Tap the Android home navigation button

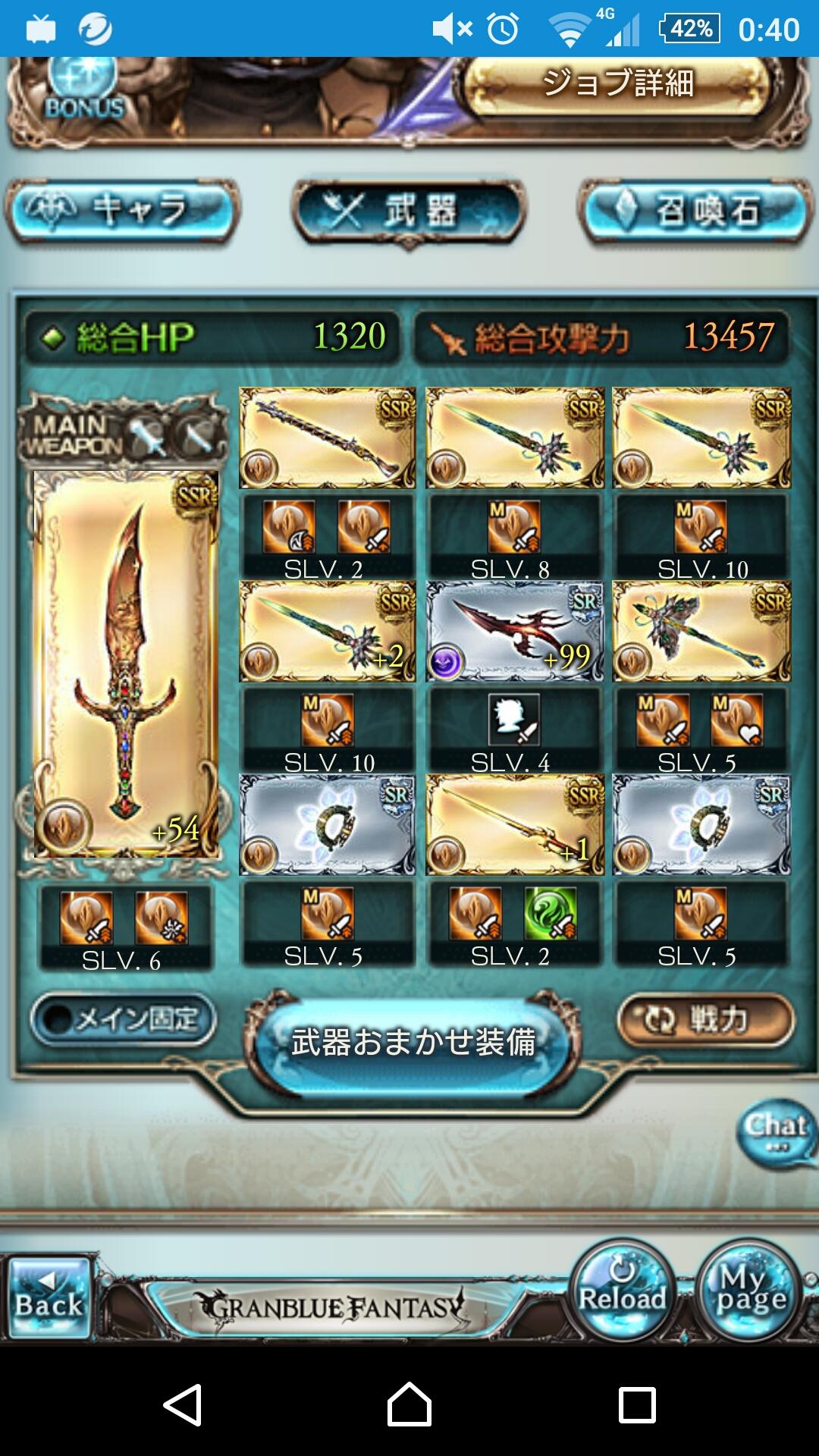point(409,1404)
